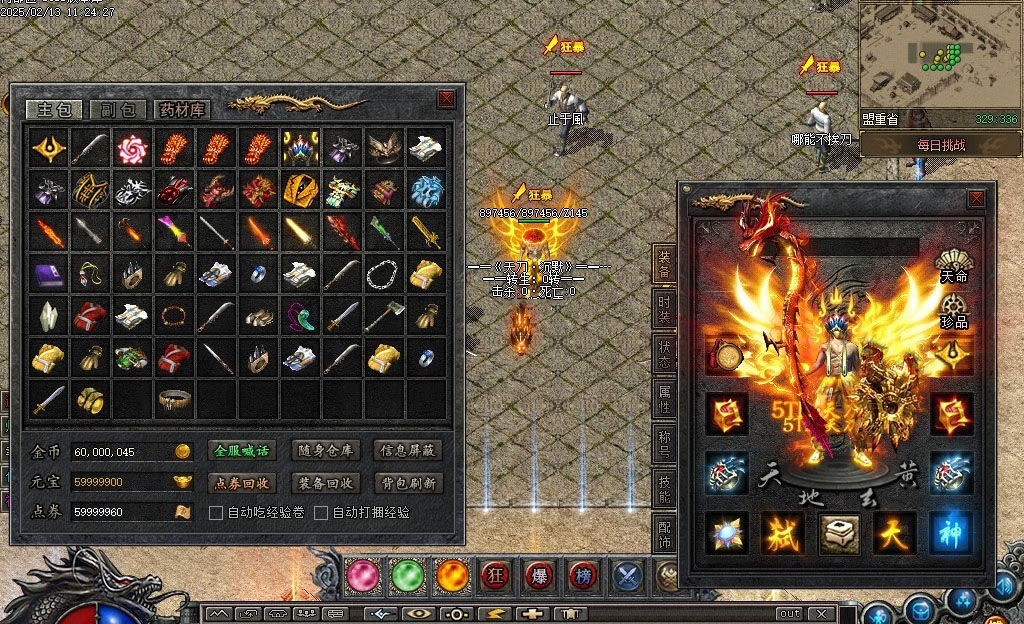Viewport: 1024px width, 624px height.
Task: Open the 药材库 tab
Action: [181, 110]
